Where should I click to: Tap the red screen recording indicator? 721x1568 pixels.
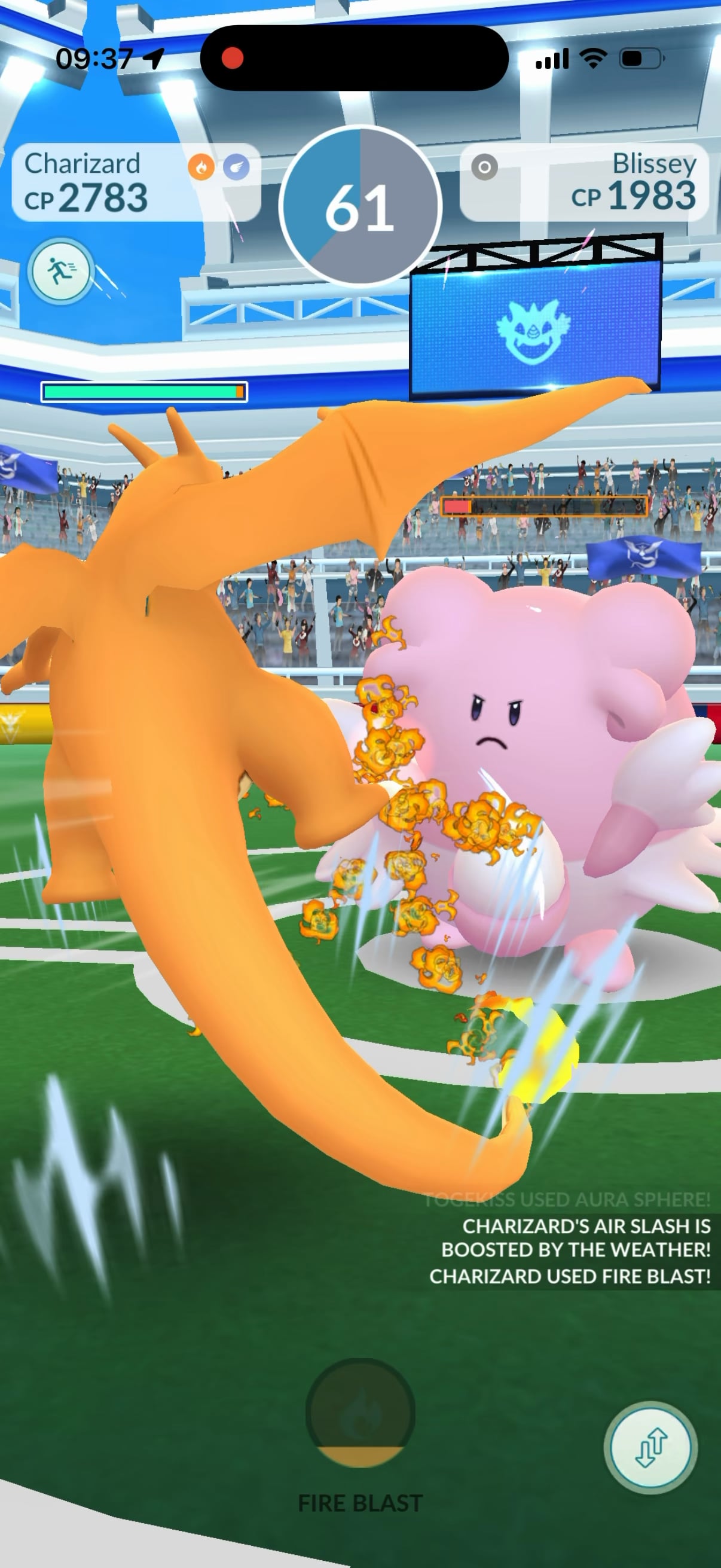233,59
